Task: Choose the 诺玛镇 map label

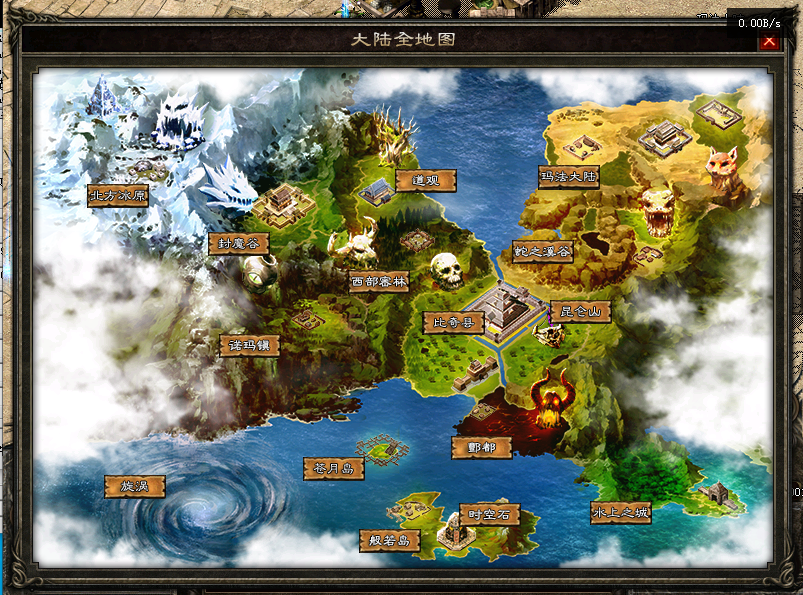Action: click(x=249, y=345)
